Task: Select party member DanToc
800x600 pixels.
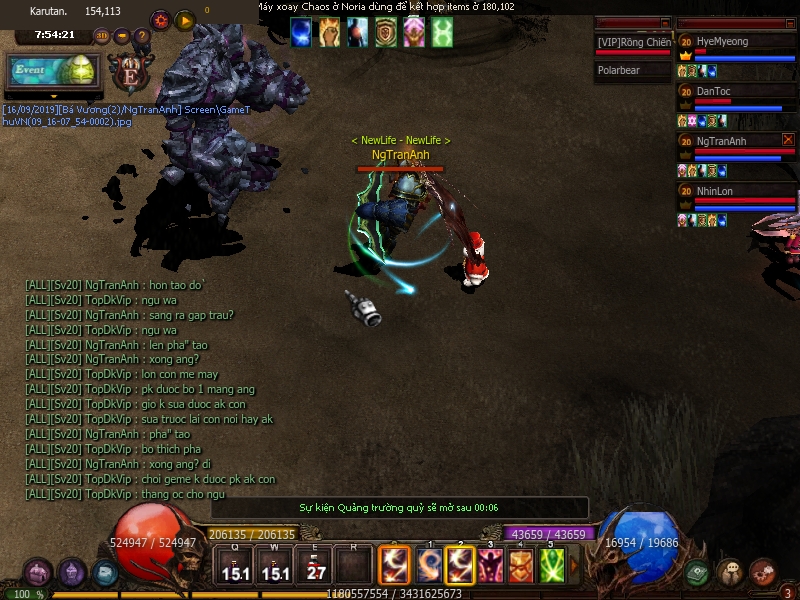Action: pyautogui.click(x=736, y=91)
